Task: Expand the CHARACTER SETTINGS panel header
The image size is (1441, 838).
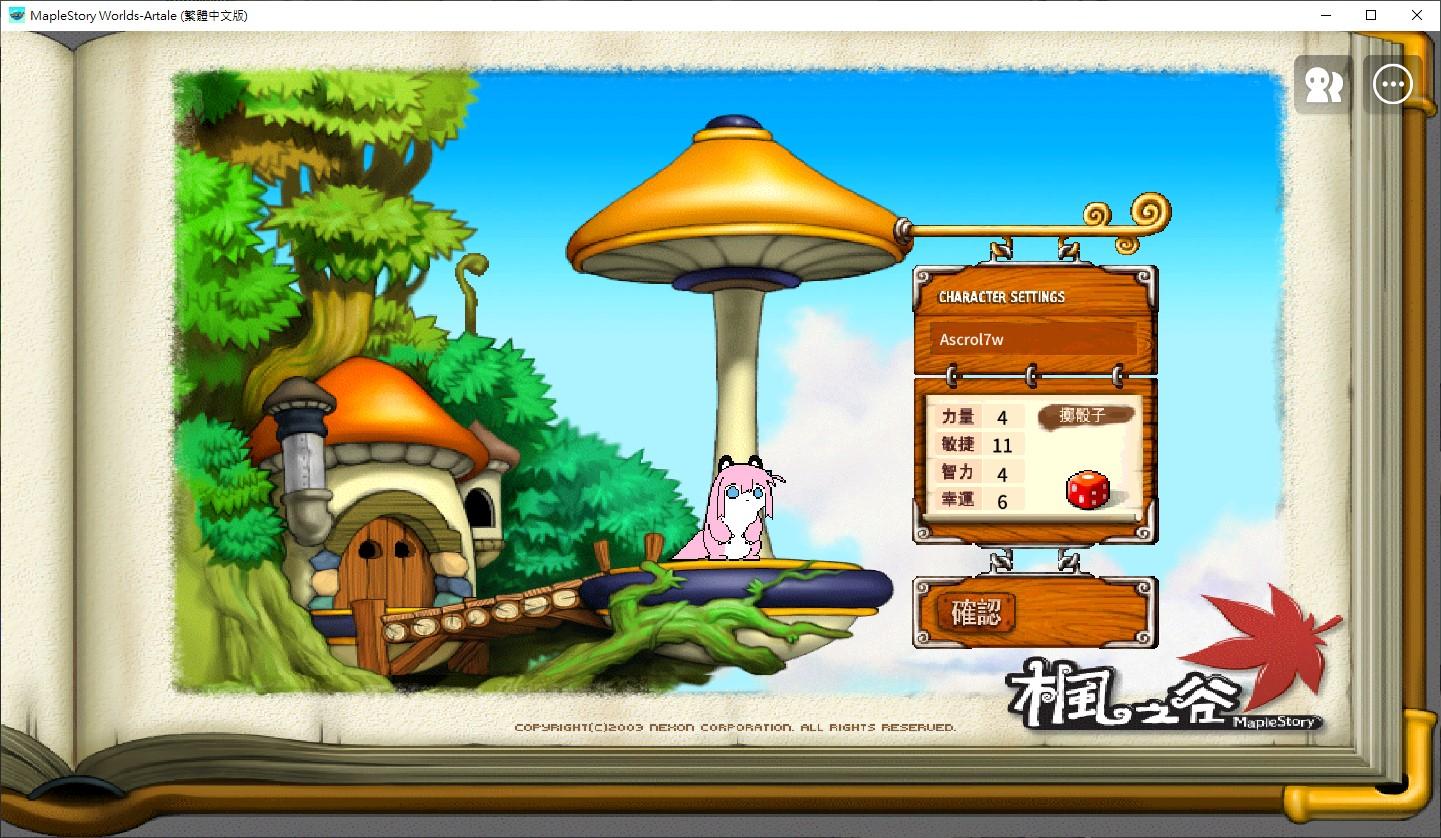Action: click(x=1002, y=296)
